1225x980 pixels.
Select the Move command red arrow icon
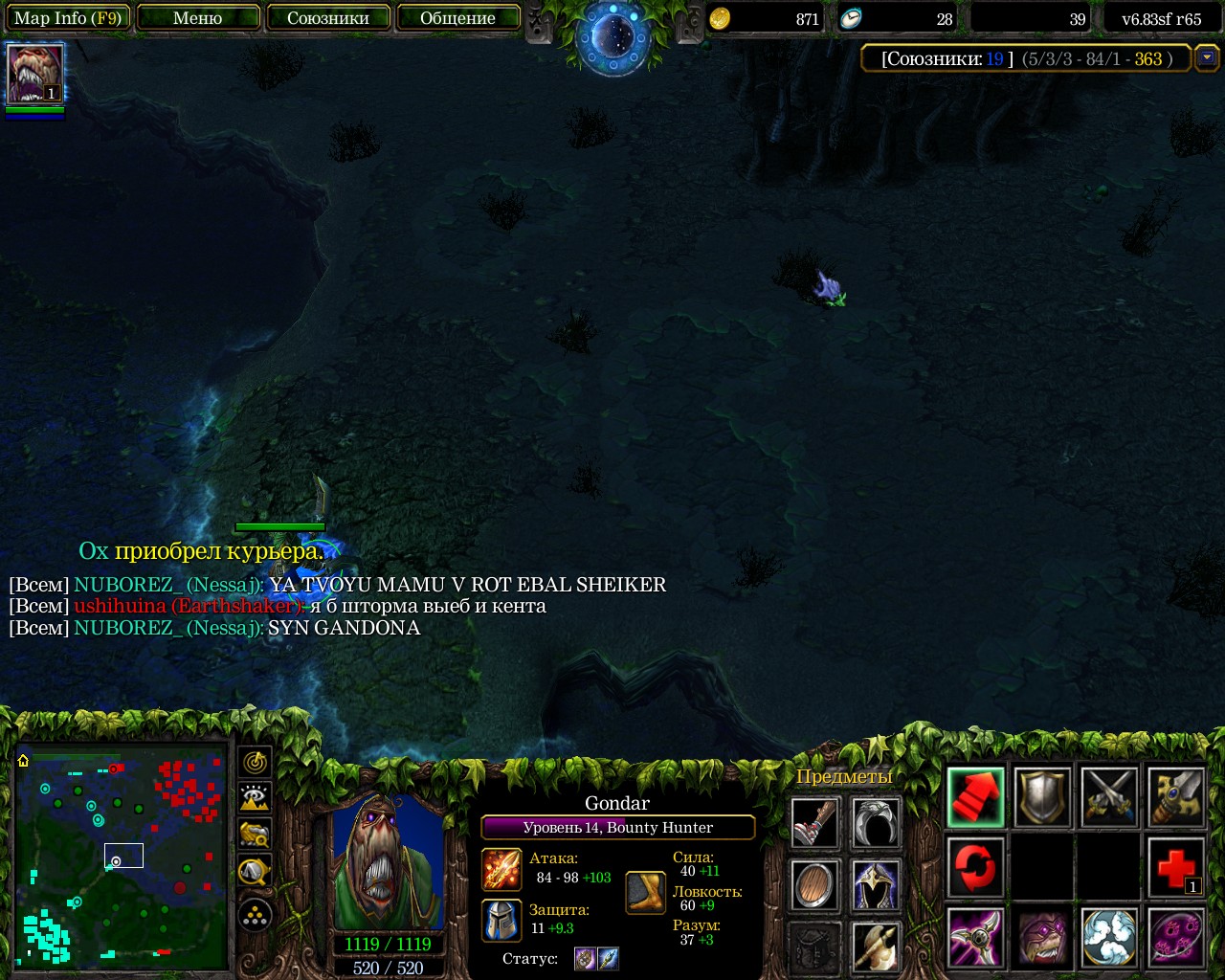click(975, 797)
